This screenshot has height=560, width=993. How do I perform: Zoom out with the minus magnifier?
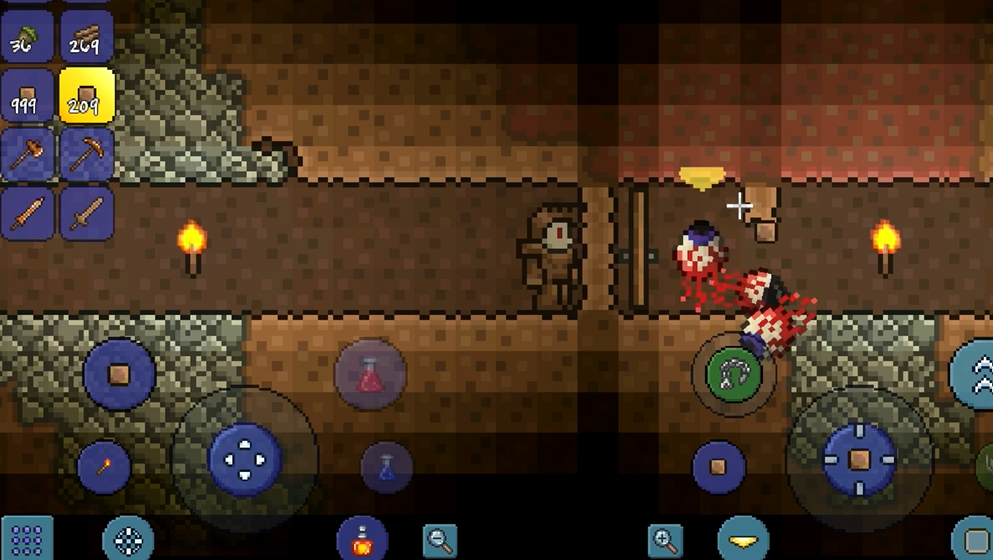(440, 540)
